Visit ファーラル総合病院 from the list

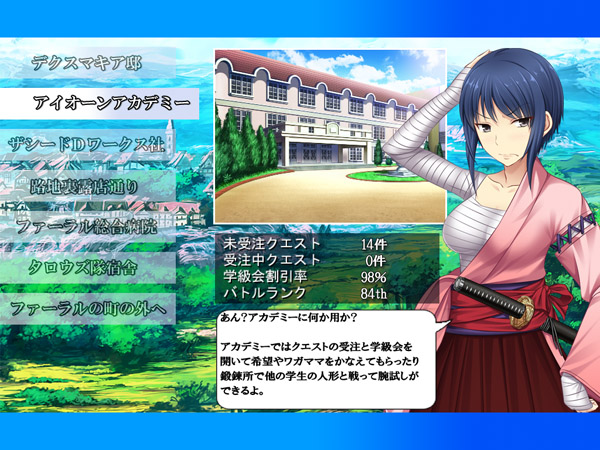(x=88, y=226)
